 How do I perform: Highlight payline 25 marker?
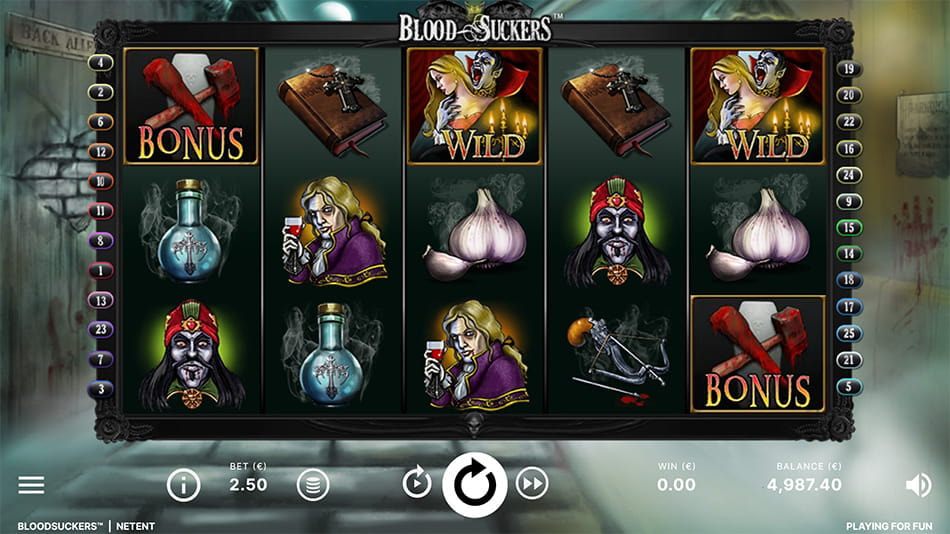(x=849, y=333)
